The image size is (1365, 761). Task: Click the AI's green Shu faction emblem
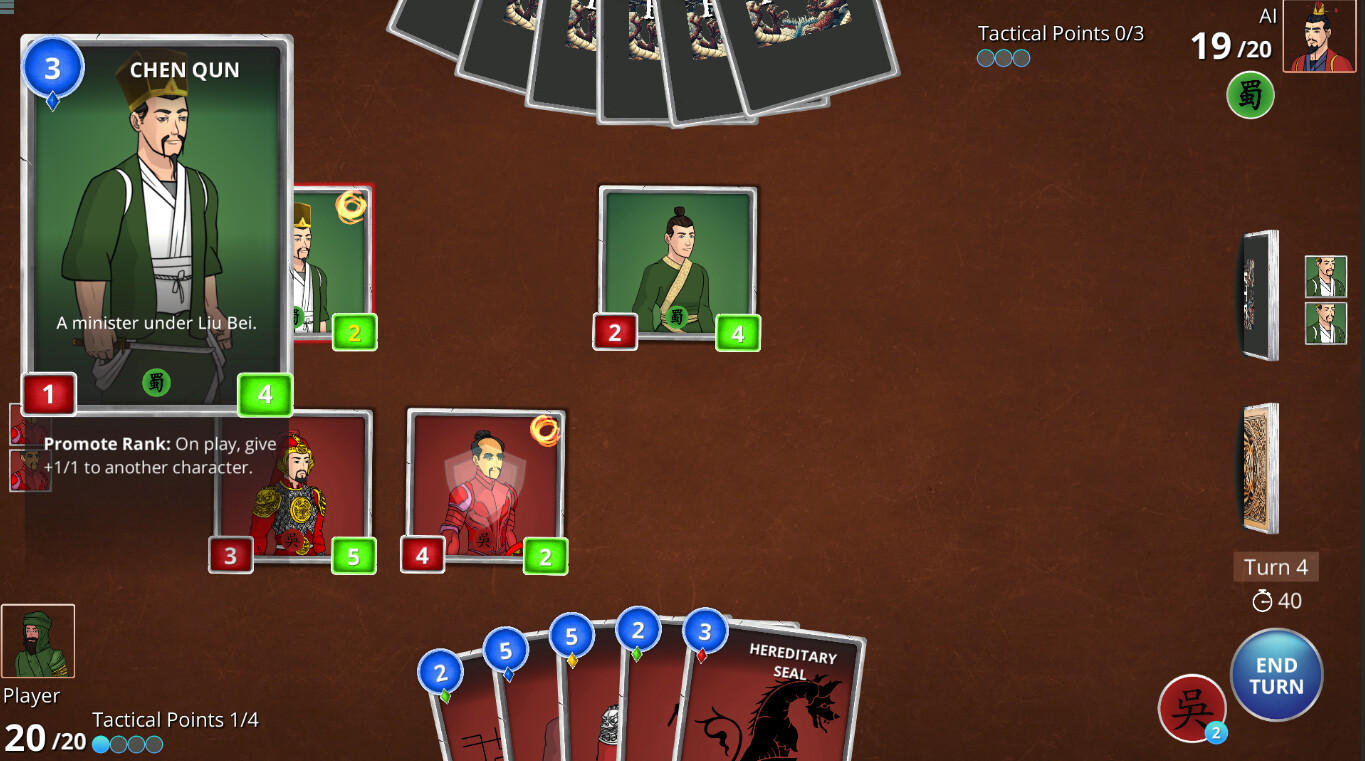pos(1250,96)
